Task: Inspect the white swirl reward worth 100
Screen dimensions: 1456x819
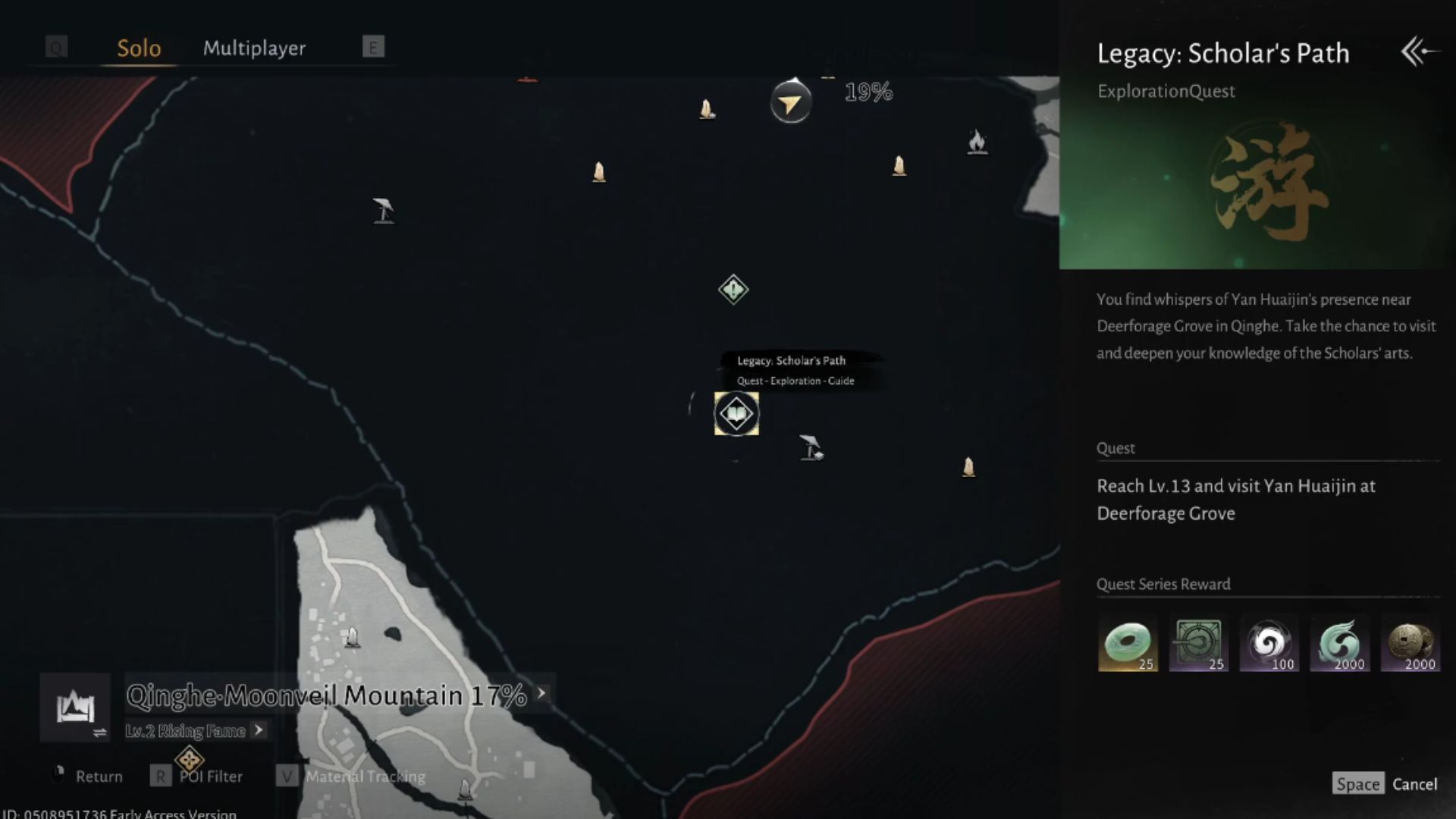Action: pyautogui.click(x=1269, y=644)
